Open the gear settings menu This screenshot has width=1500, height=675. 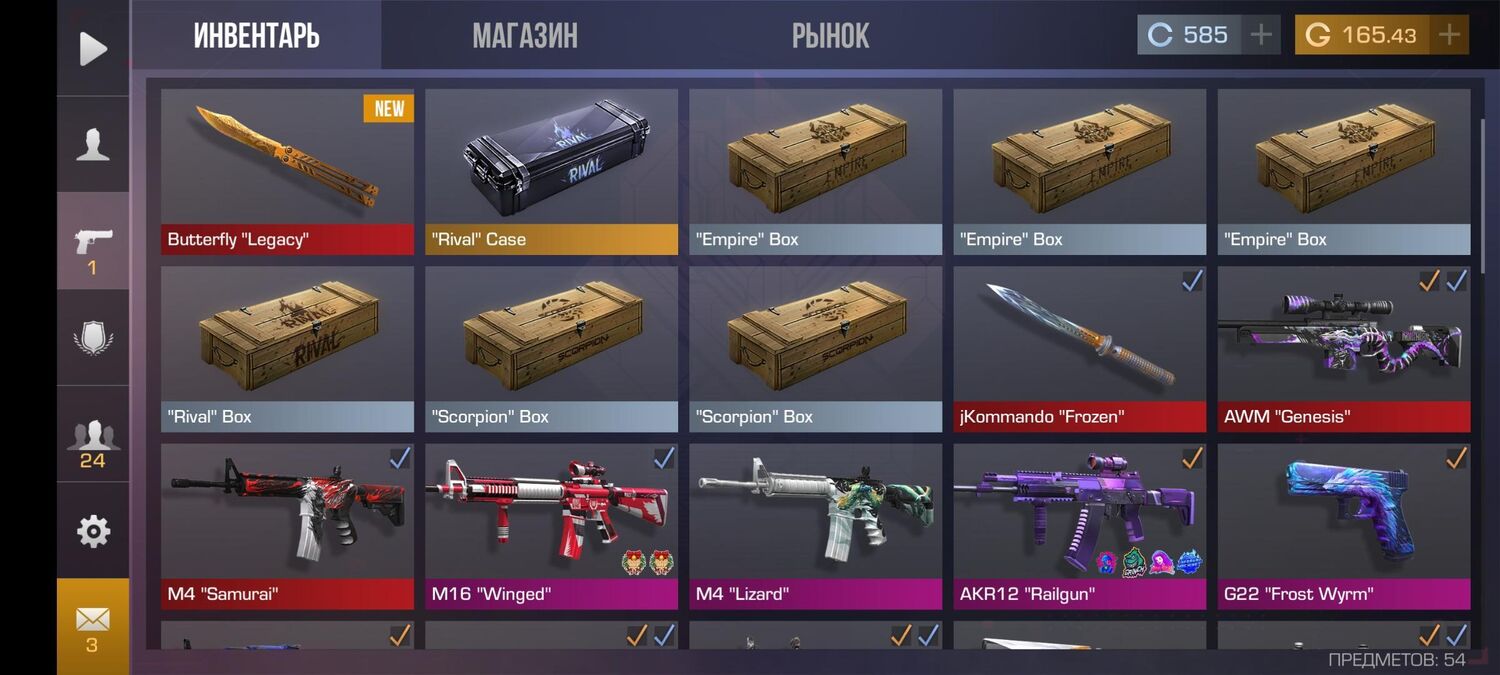pyautogui.click(x=93, y=531)
